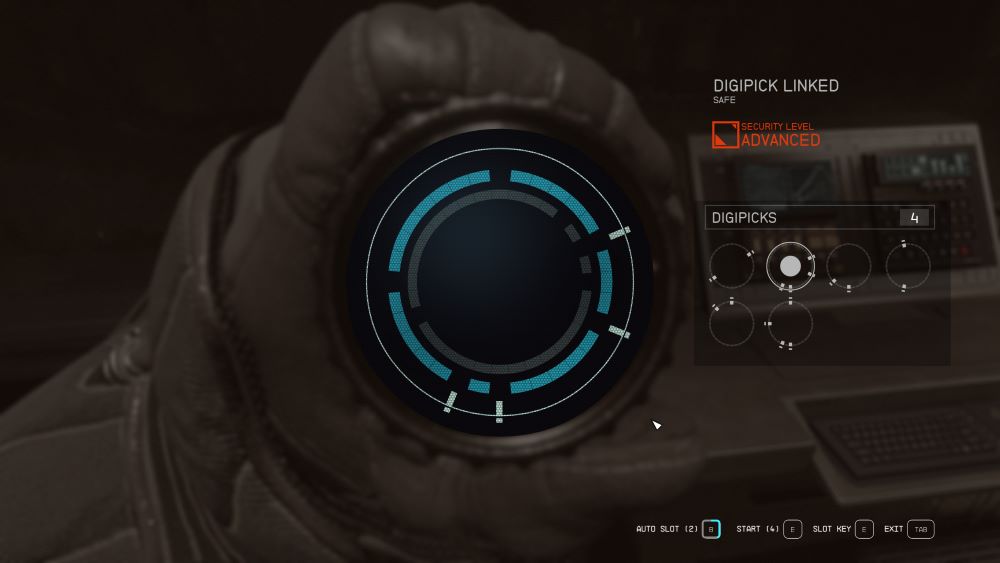This screenshot has height=563, width=1000.
Task: Activate the Slot Key option
Action: click(864, 529)
